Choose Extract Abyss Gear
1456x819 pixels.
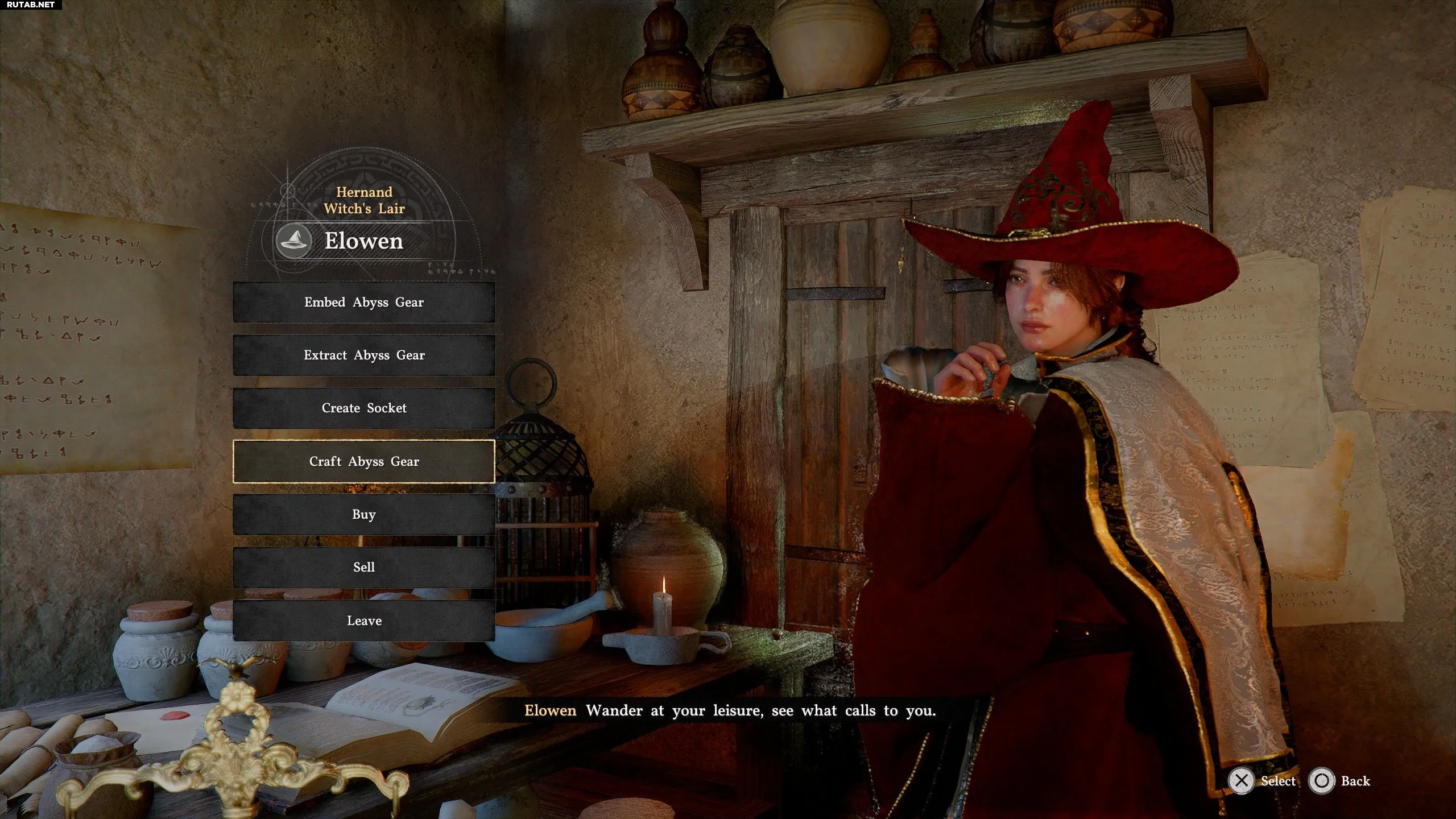click(x=364, y=355)
